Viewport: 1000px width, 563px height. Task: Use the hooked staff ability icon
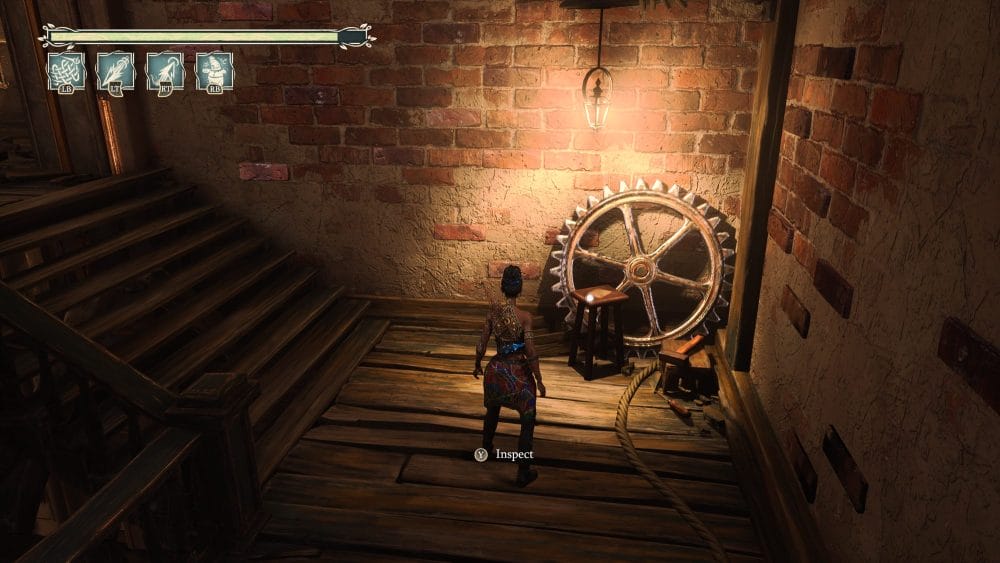[x=165, y=71]
